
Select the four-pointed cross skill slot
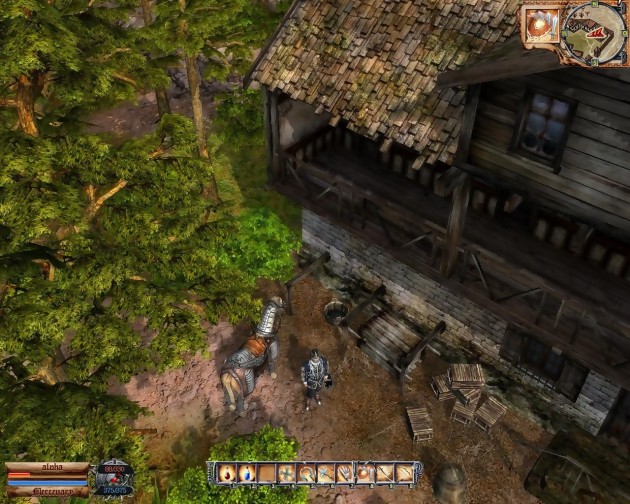(x=288, y=473)
